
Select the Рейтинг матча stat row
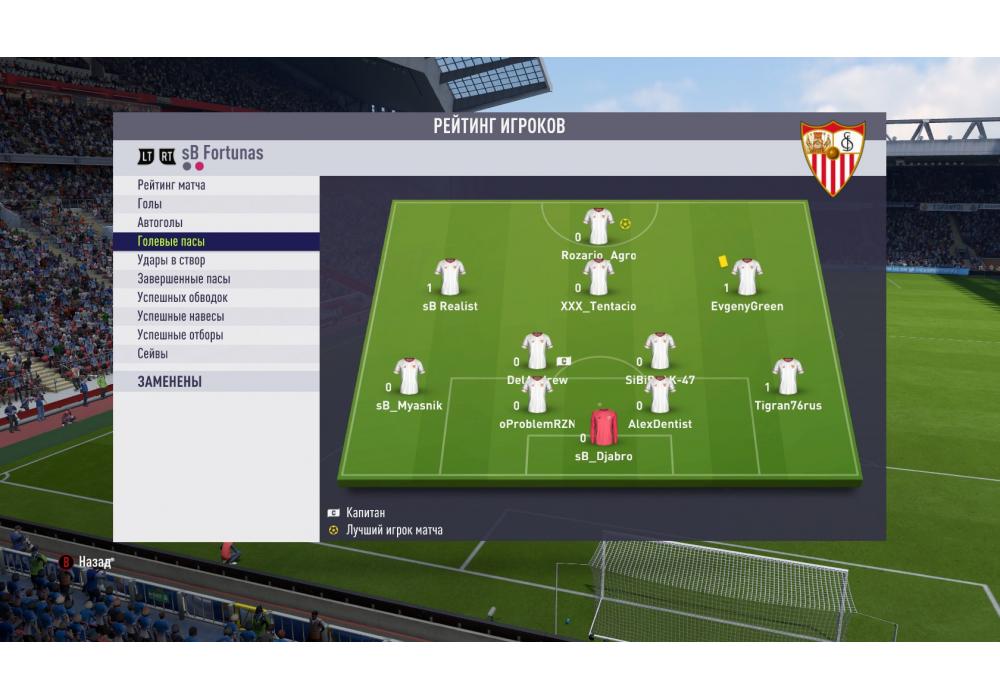pos(215,185)
